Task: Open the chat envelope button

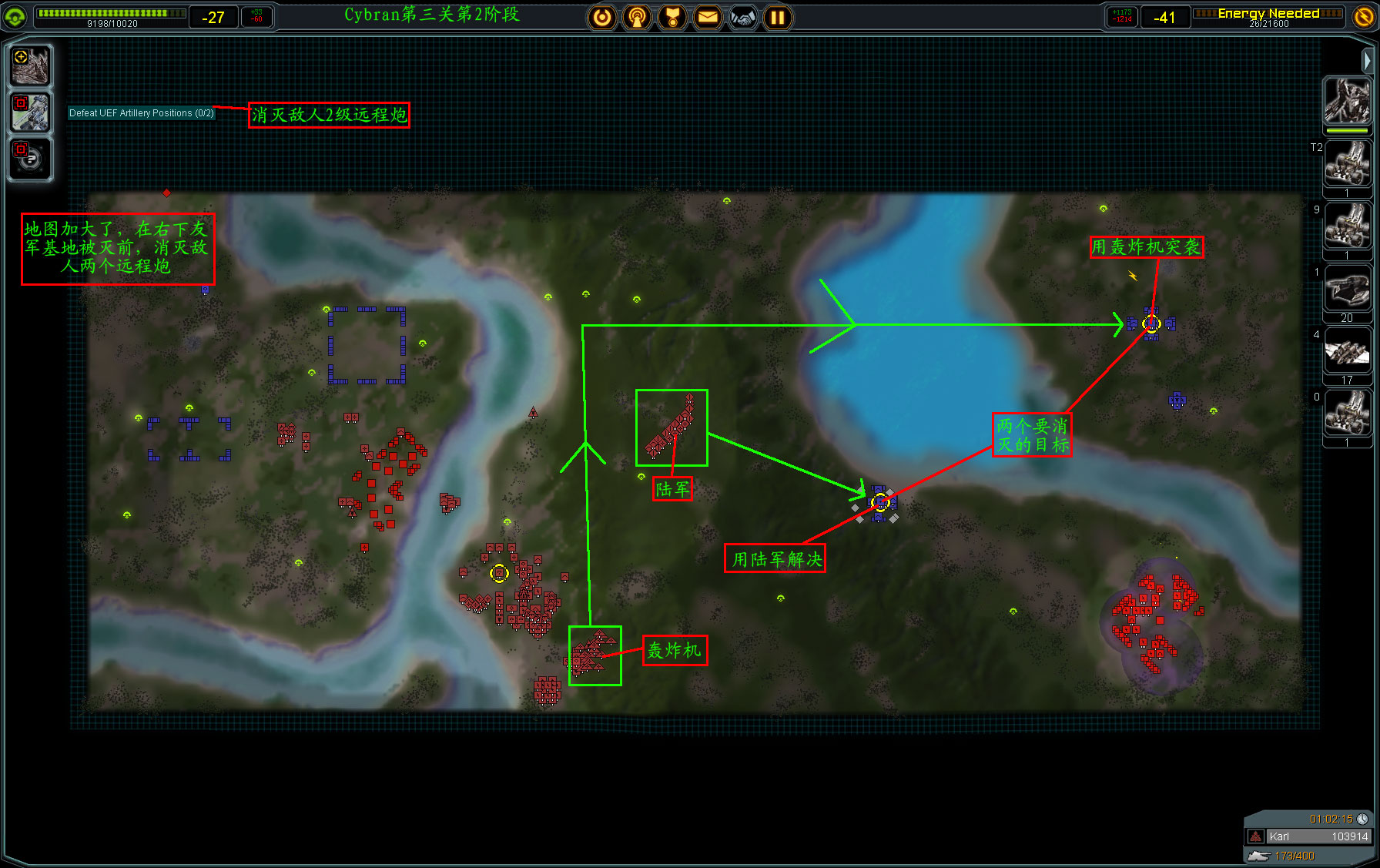Action: click(x=708, y=17)
